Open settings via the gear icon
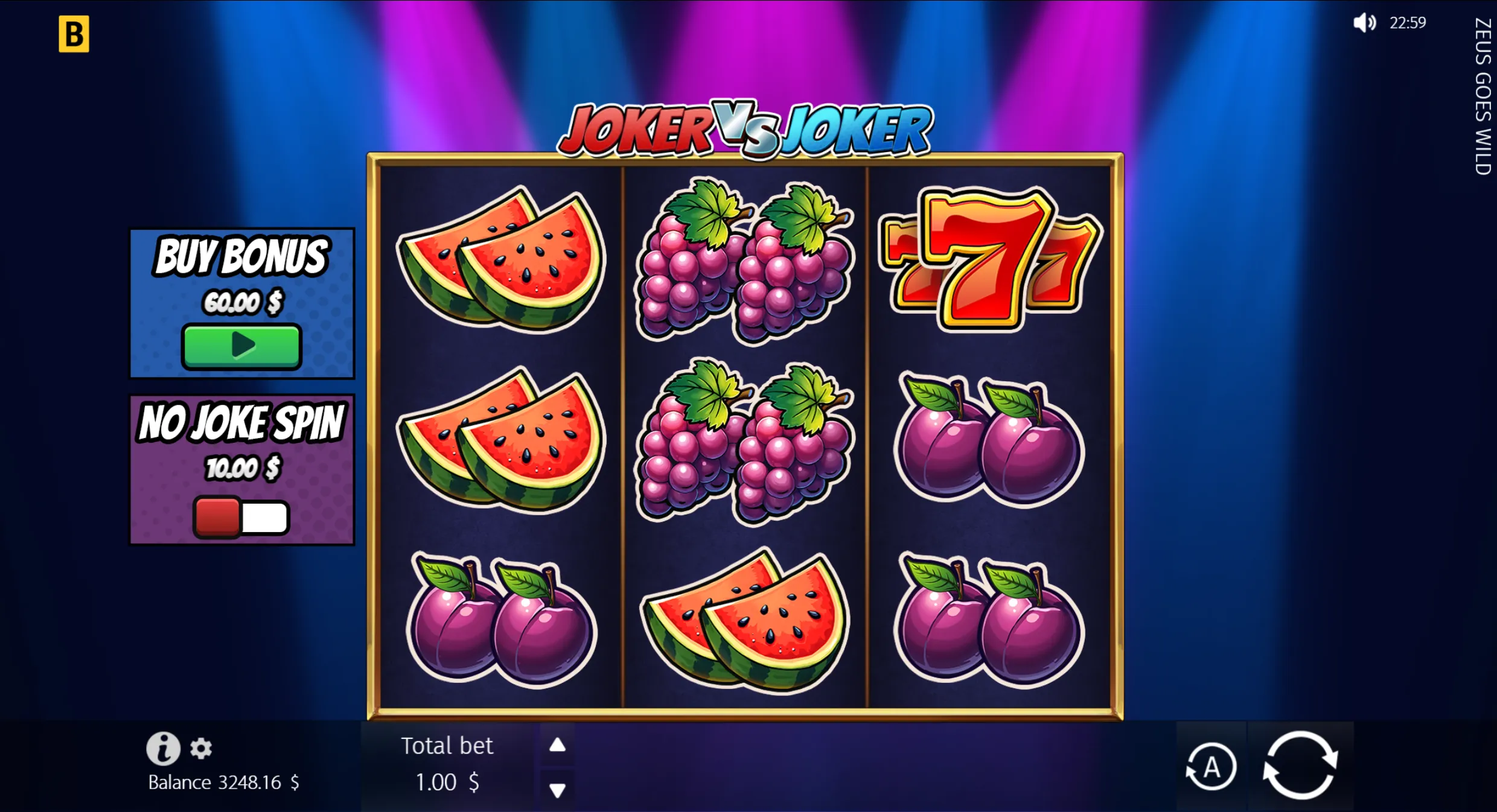1497x812 pixels. coord(201,749)
